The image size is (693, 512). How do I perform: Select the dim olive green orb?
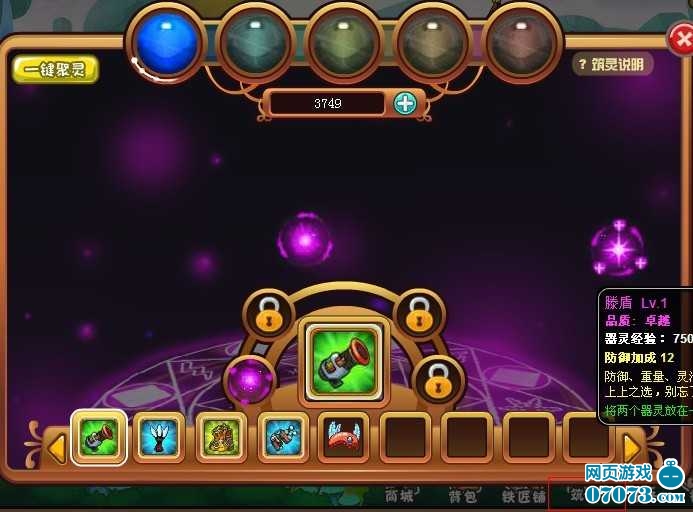point(343,43)
